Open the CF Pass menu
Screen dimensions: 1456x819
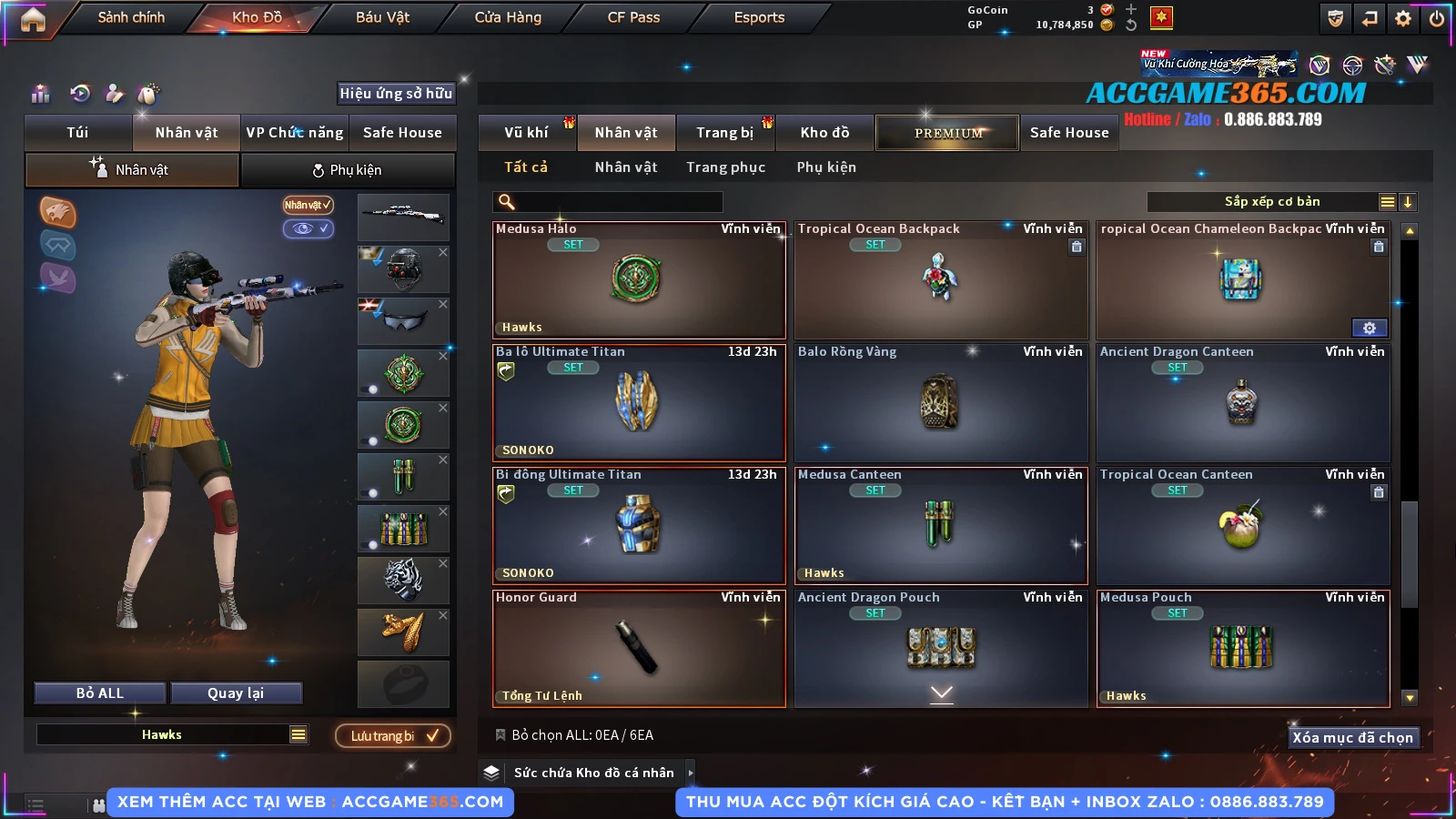[633, 17]
